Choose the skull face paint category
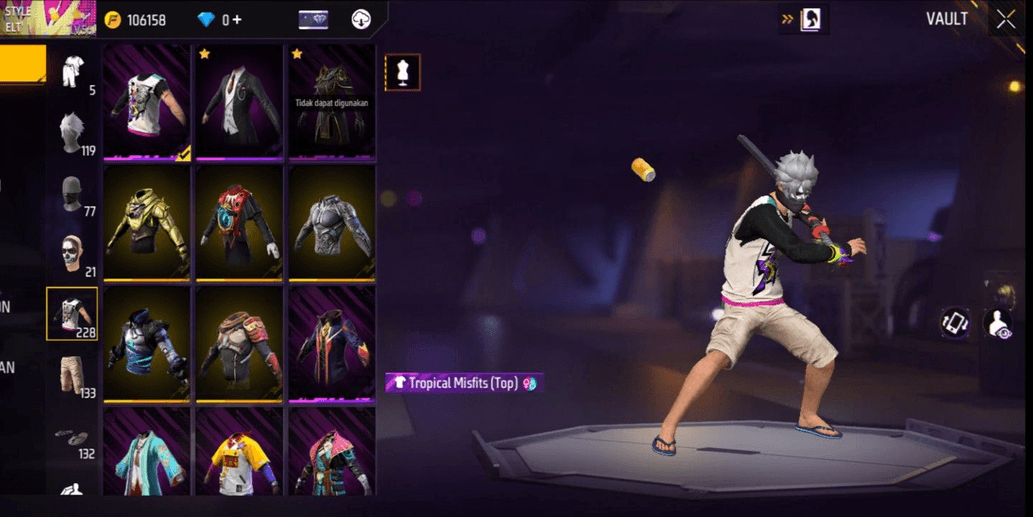 pos(72,255)
